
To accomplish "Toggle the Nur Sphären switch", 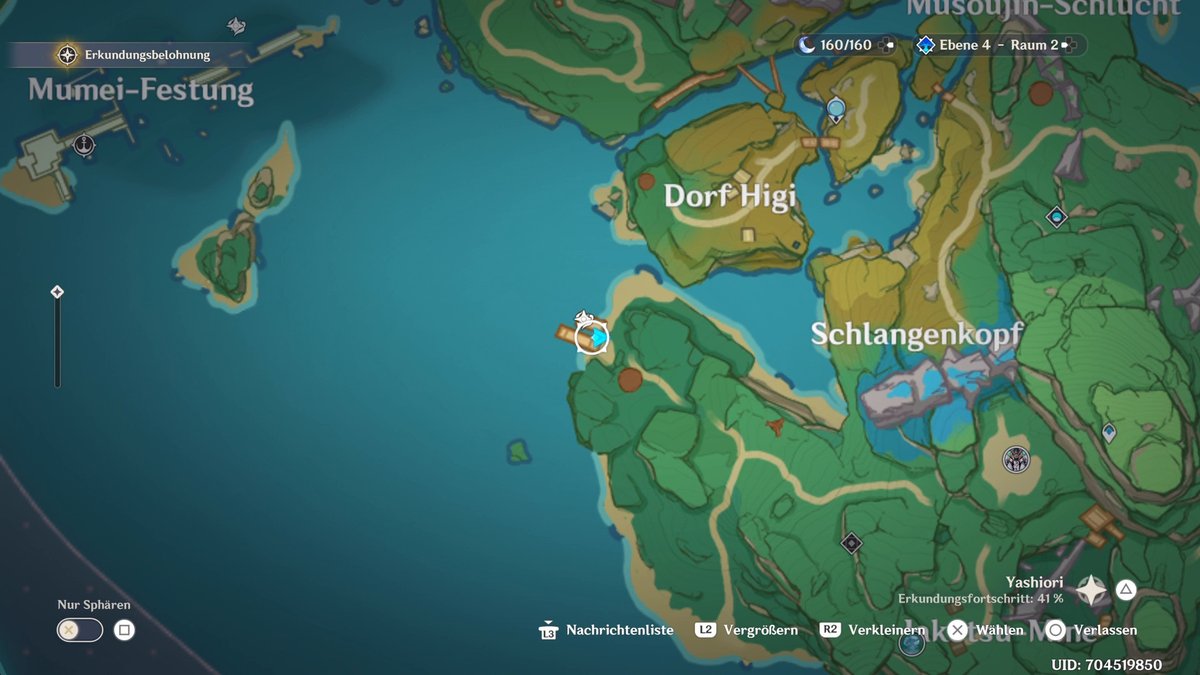I will [80, 630].
